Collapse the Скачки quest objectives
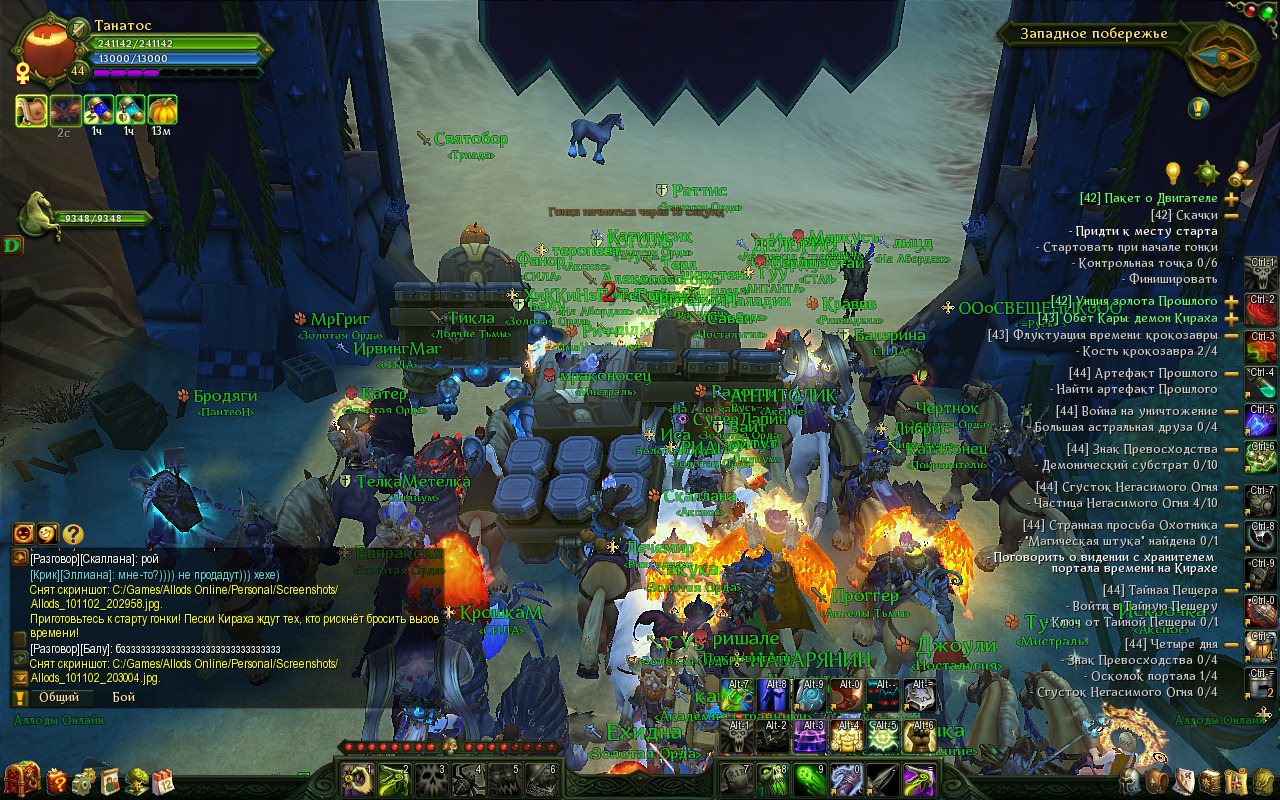 click(x=1231, y=215)
